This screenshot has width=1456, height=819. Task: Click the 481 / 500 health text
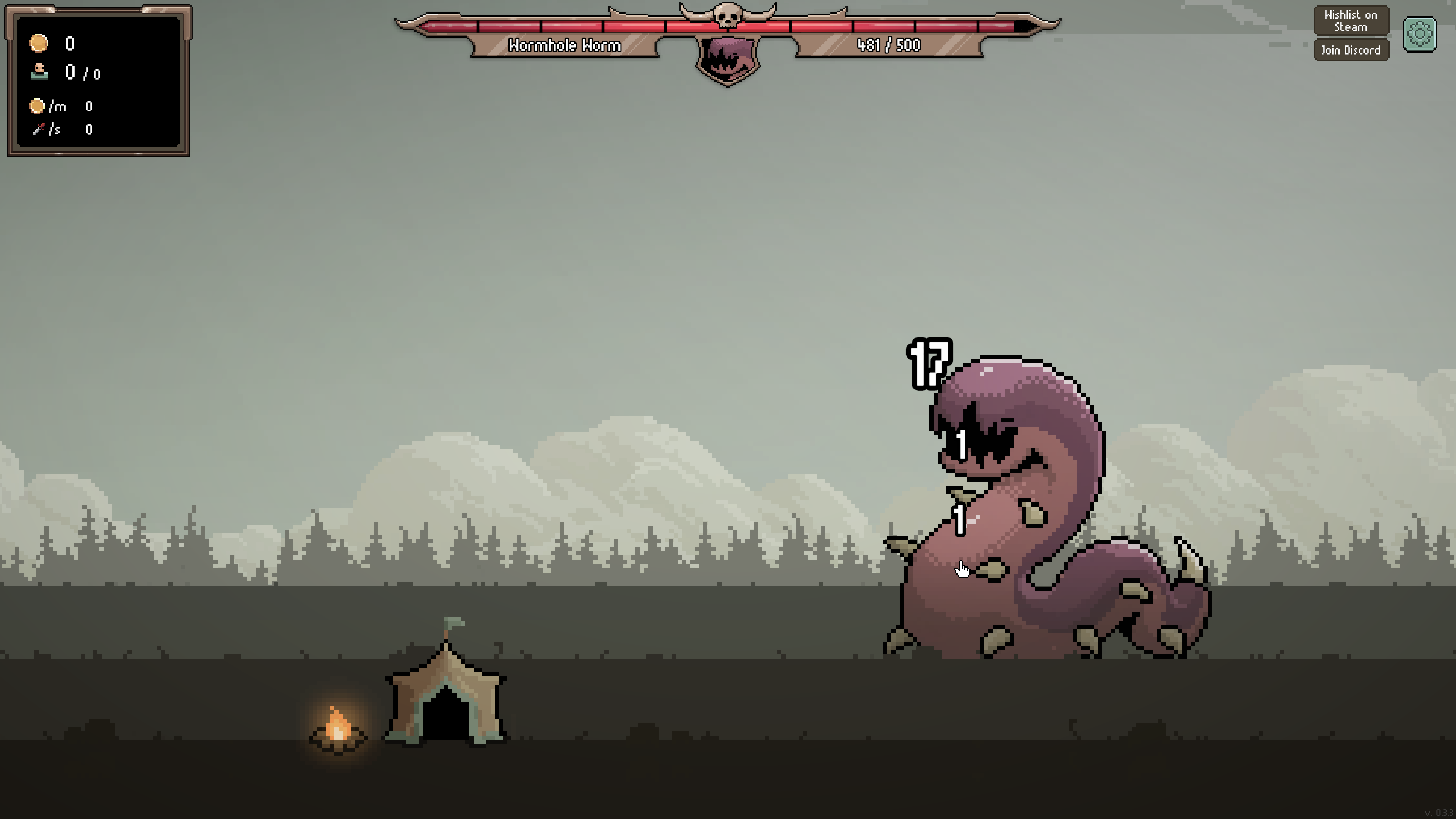pos(888,46)
